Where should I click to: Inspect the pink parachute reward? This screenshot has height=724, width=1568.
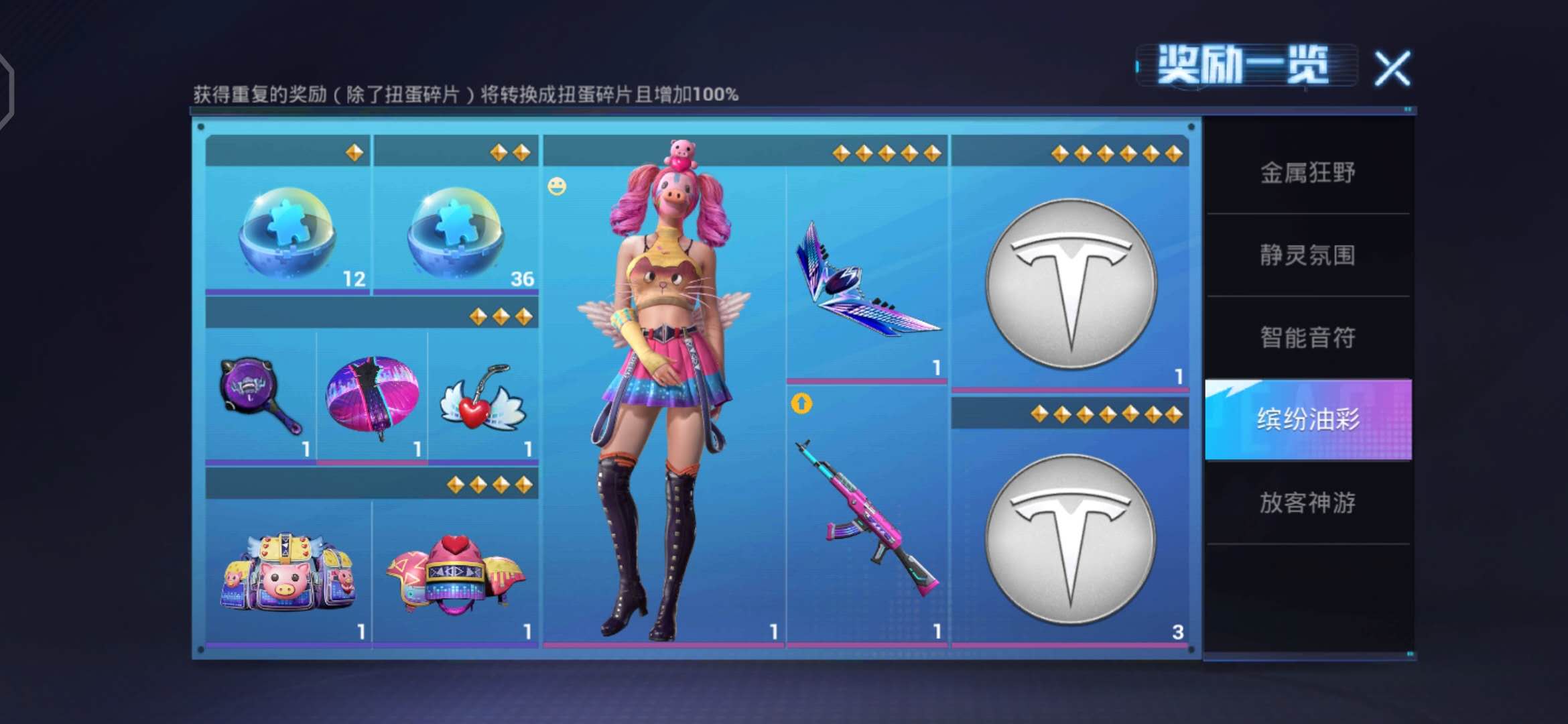[x=372, y=397]
